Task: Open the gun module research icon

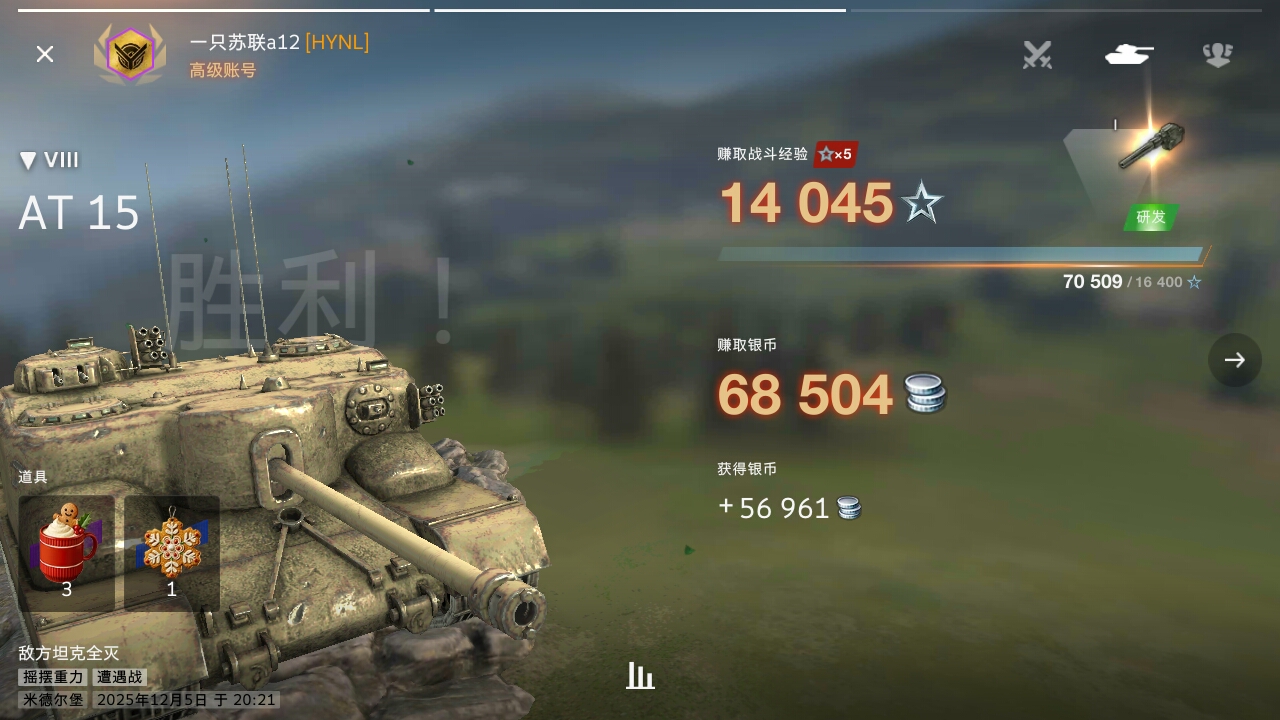Action: (x=1150, y=146)
